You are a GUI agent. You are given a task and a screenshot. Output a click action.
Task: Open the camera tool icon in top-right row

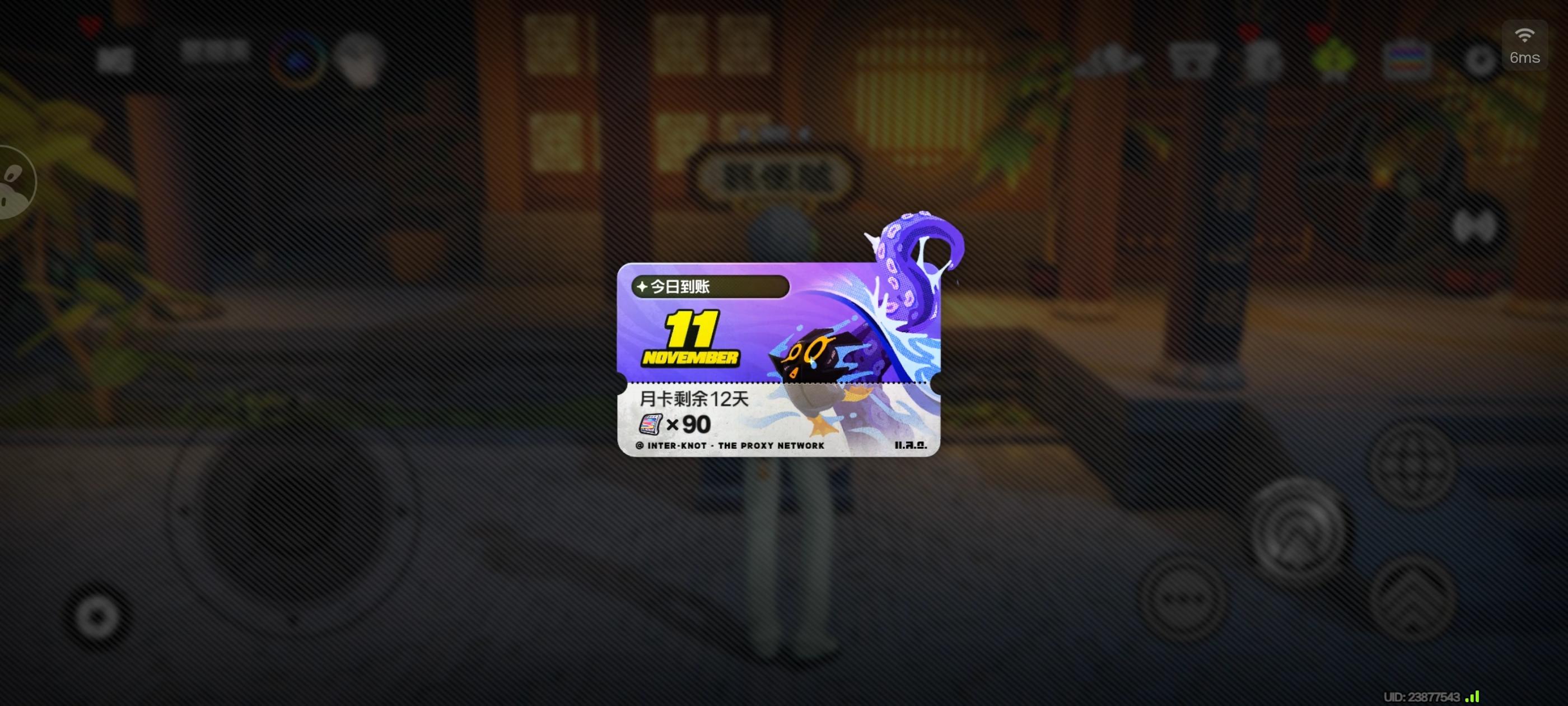(1109, 61)
